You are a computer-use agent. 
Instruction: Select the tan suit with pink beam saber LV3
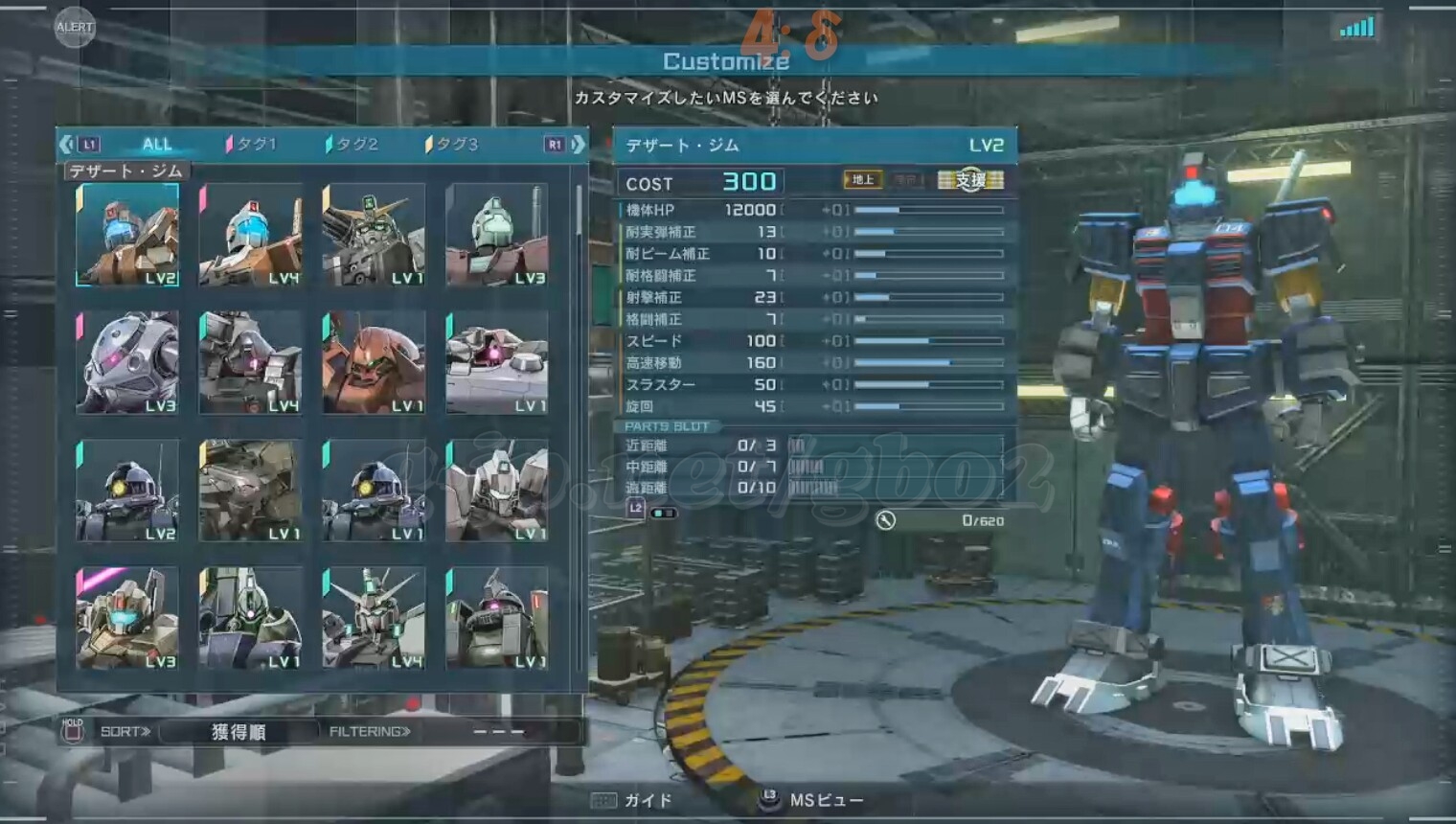coord(127,618)
